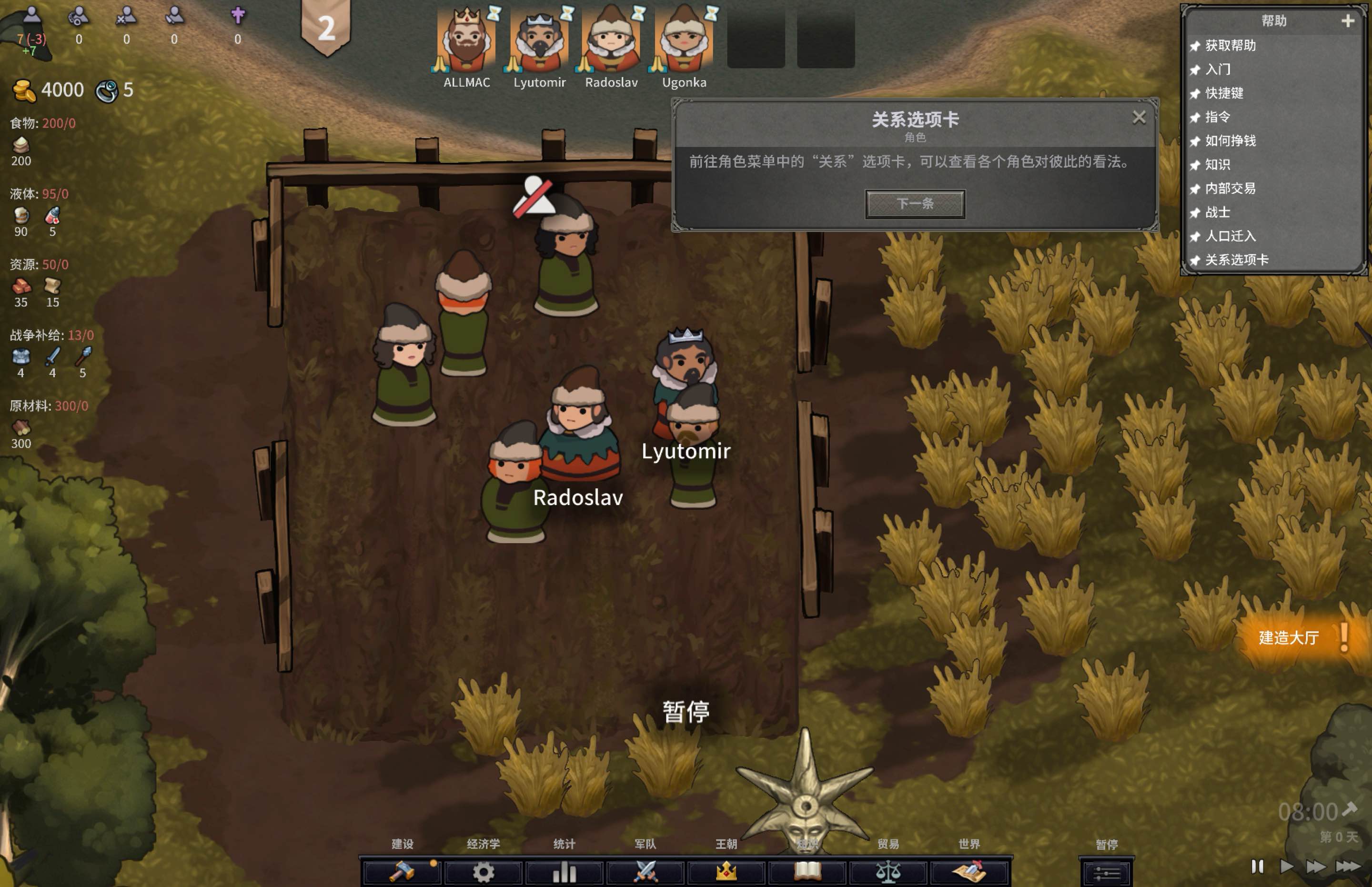This screenshot has width=1372, height=887.
Task: Open the 建设 construction menu with hammer icon
Action: click(403, 872)
